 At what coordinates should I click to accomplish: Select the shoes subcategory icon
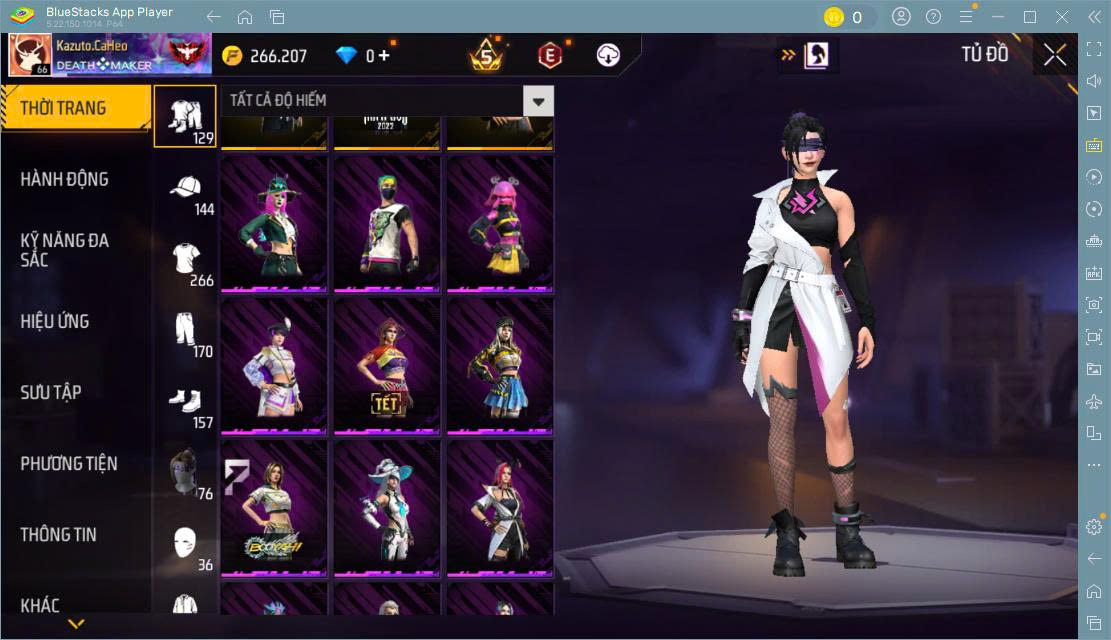click(186, 404)
